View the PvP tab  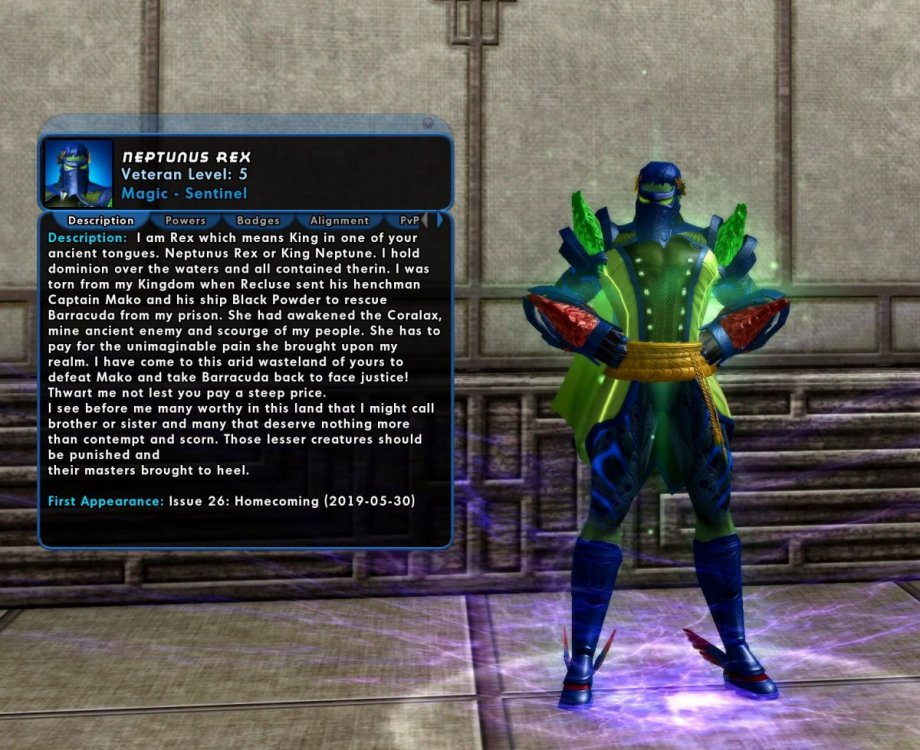click(409, 220)
